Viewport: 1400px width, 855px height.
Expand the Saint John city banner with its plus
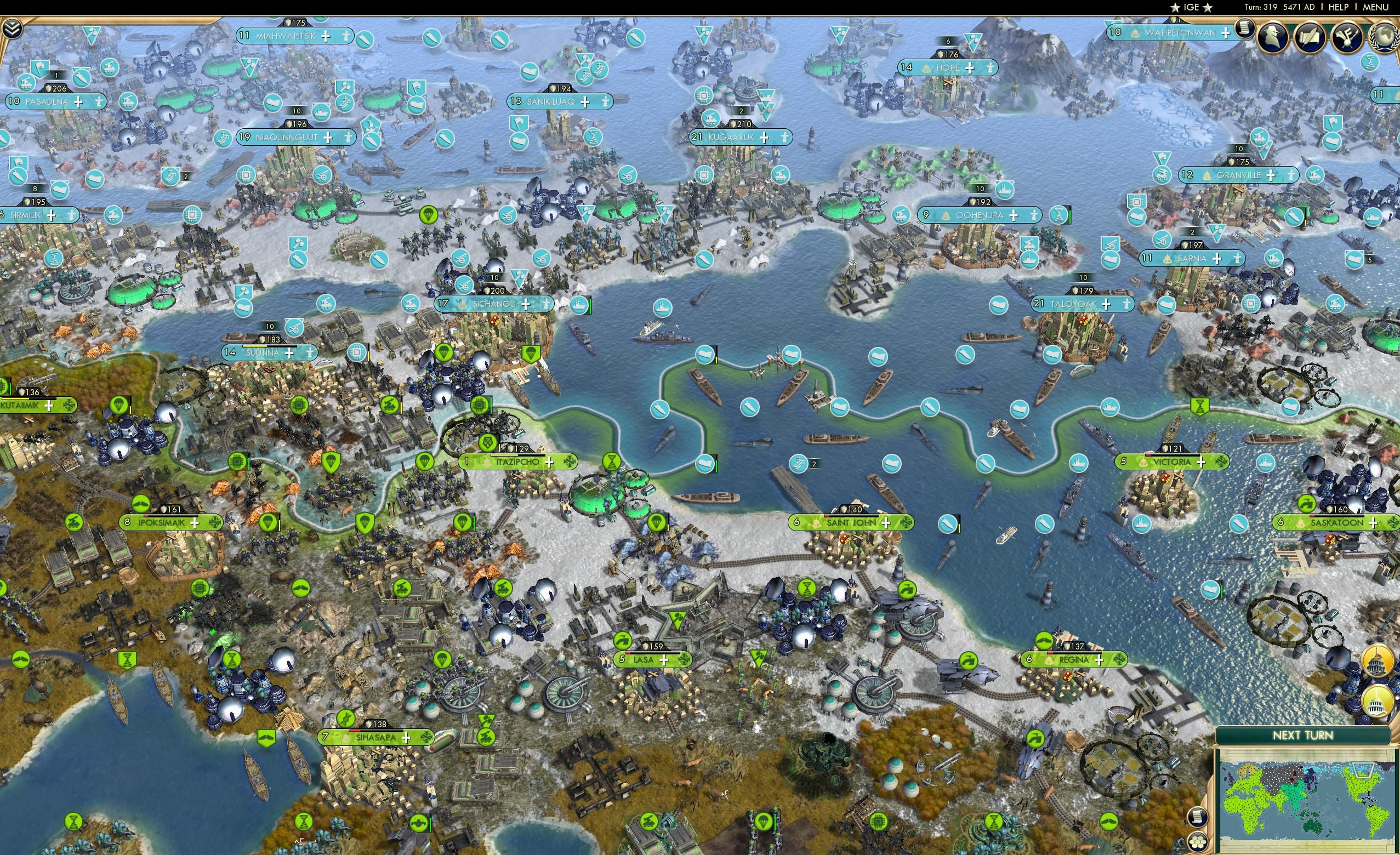point(886,523)
